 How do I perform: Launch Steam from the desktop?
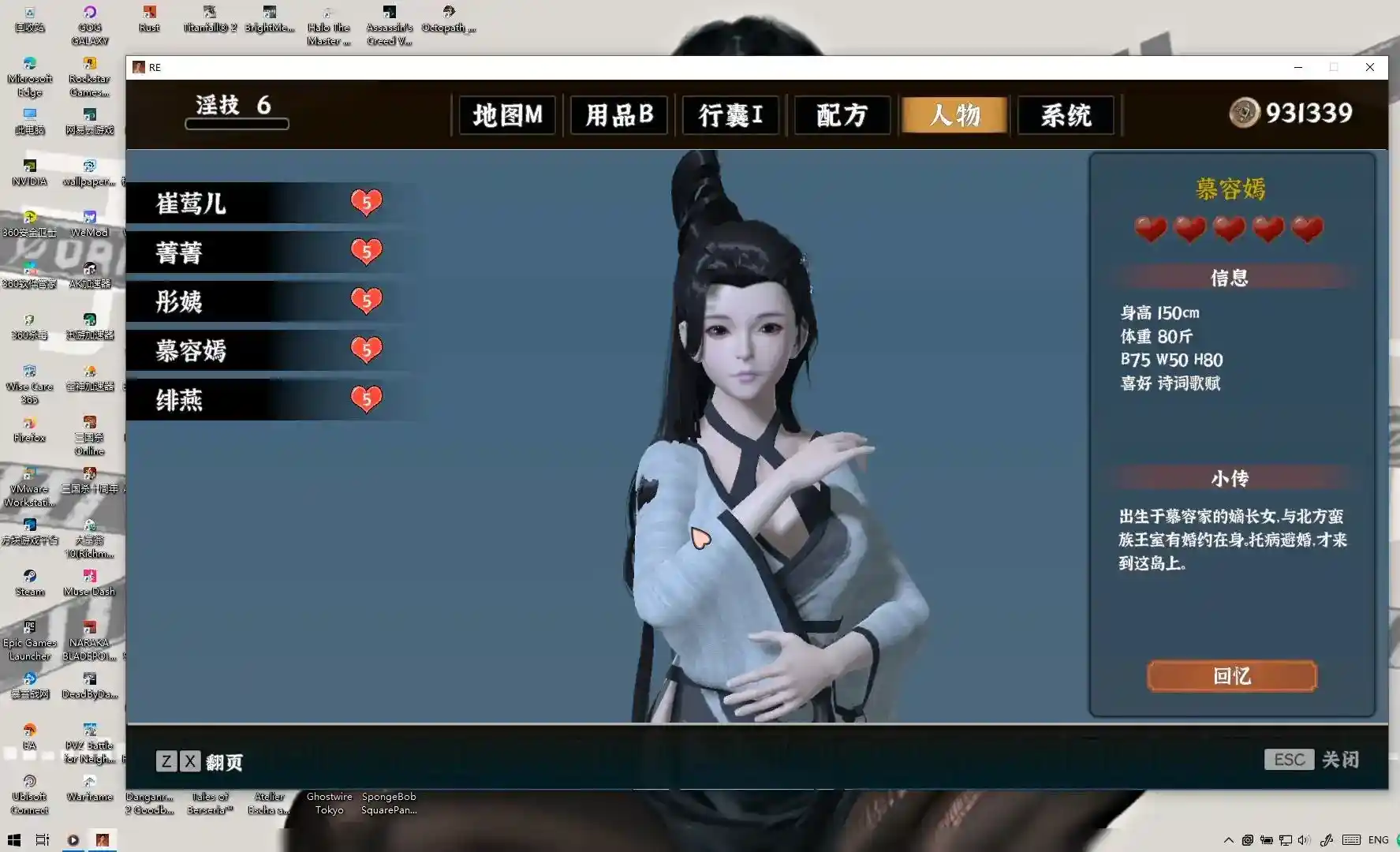click(29, 576)
